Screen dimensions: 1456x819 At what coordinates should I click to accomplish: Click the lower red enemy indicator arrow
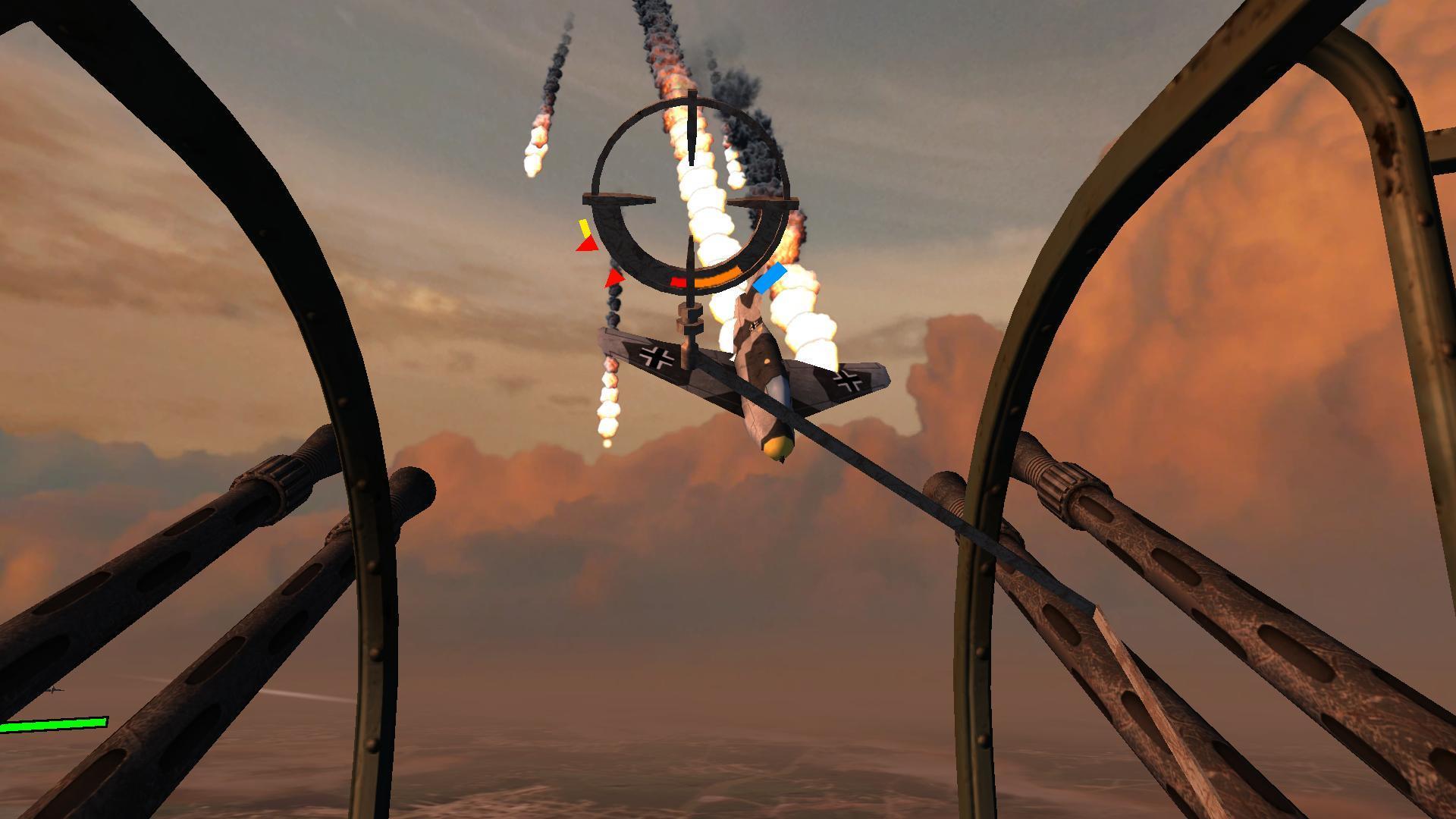tap(614, 279)
